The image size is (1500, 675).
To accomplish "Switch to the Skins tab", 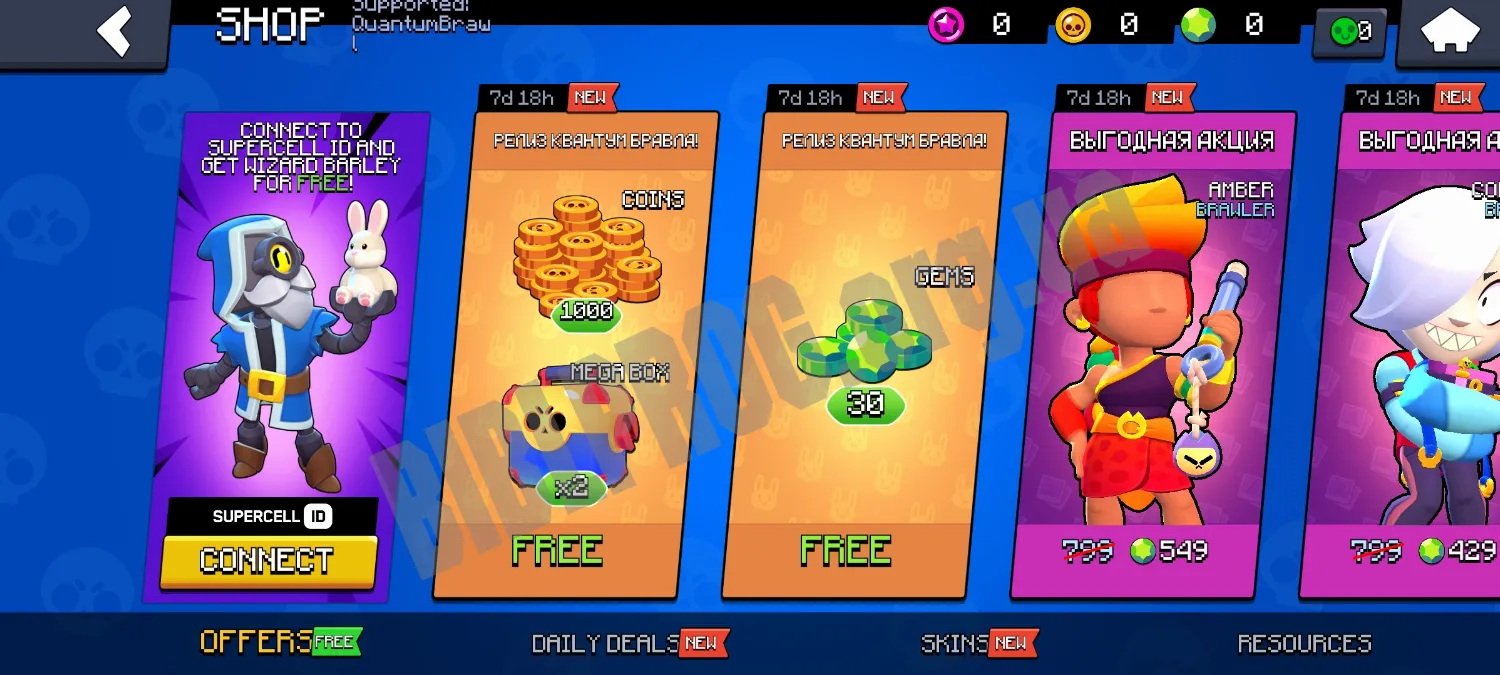I will click(954, 643).
